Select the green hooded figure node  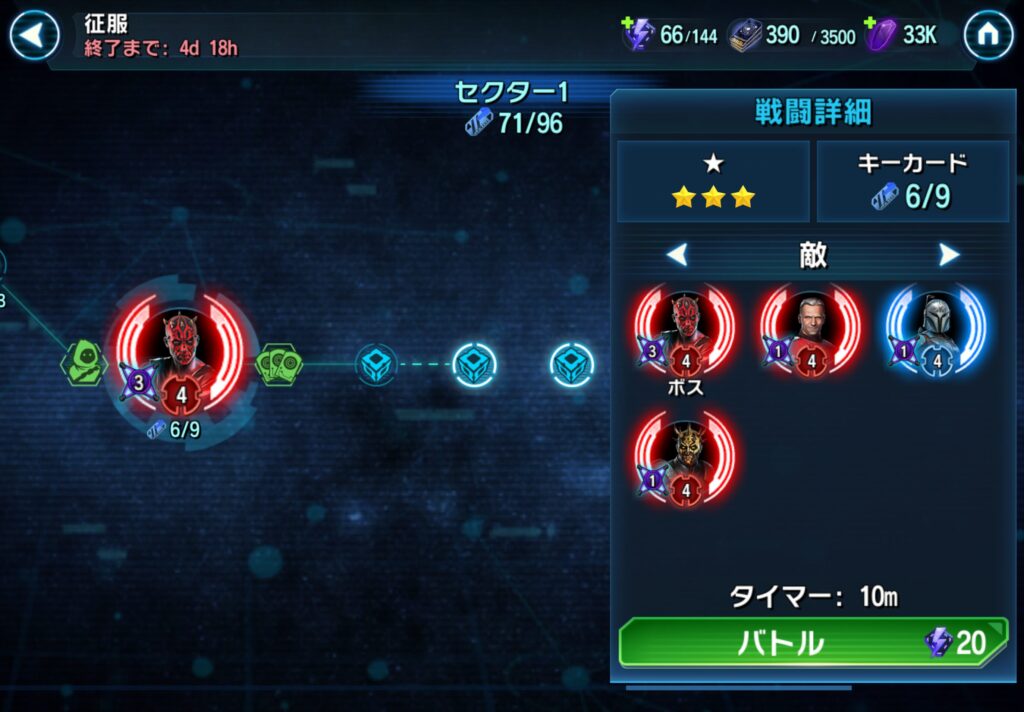tap(85, 364)
